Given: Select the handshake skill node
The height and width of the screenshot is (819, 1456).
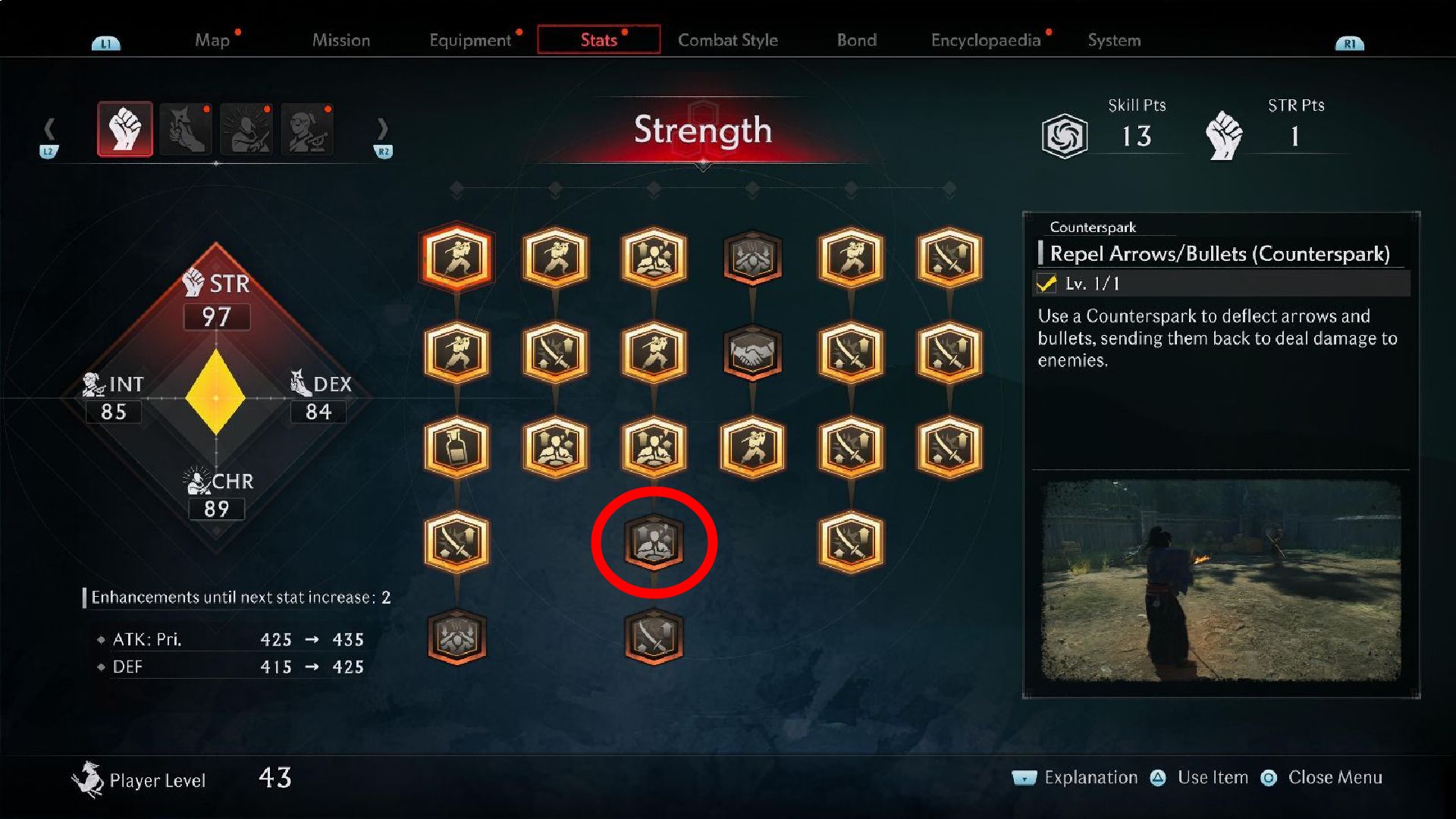Looking at the screenshot, I should pyautogui.click(x=752, y=353).
